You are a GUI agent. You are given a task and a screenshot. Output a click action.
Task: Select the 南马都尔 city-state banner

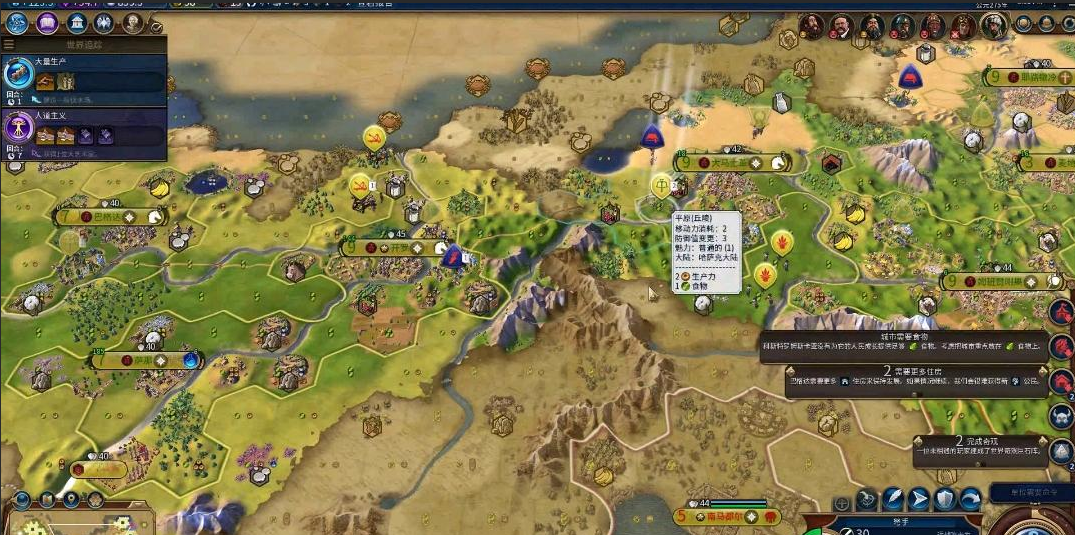(728, 517)
